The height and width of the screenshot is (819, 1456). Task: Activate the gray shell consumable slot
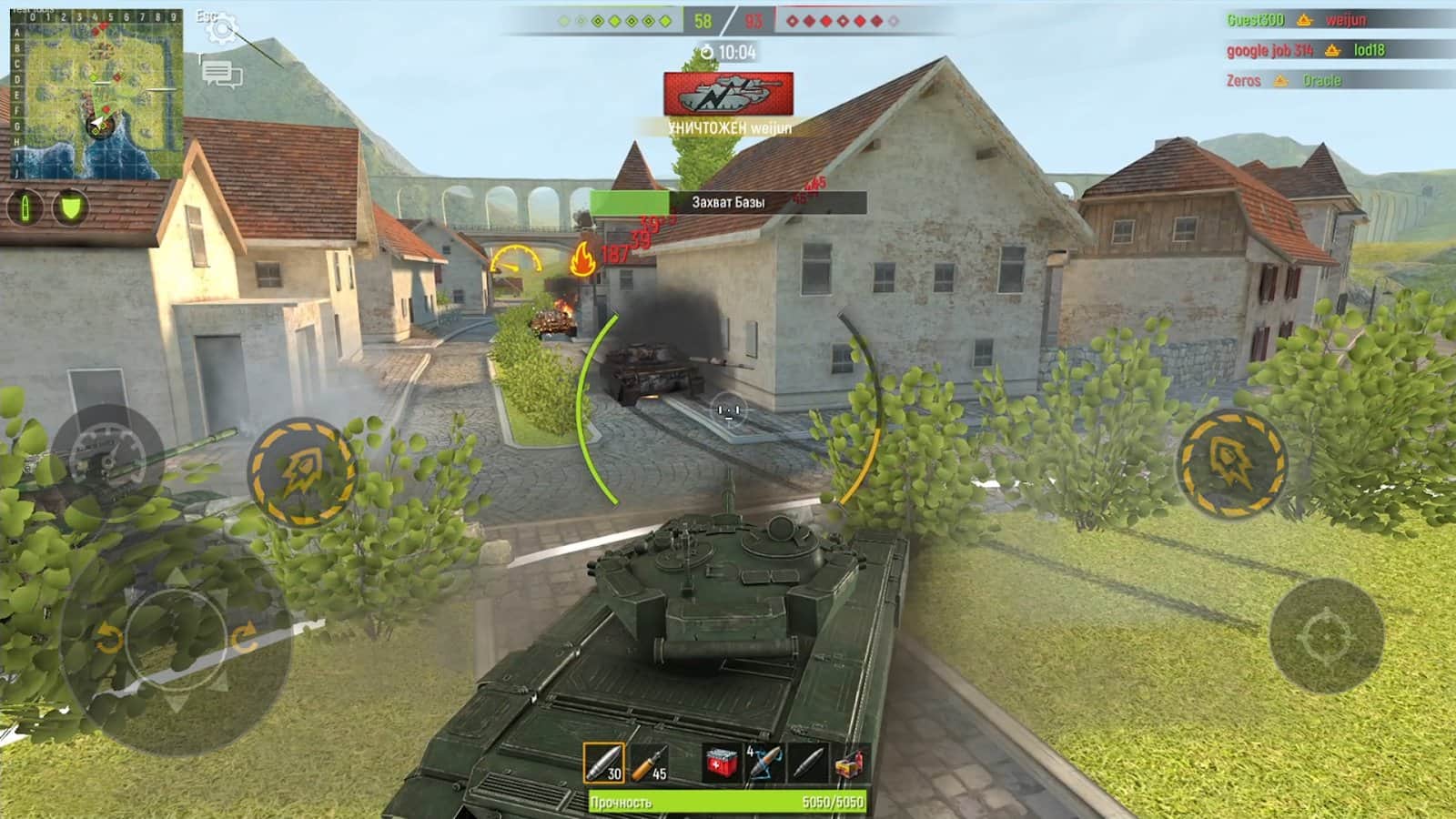click(x=807, y=763)
